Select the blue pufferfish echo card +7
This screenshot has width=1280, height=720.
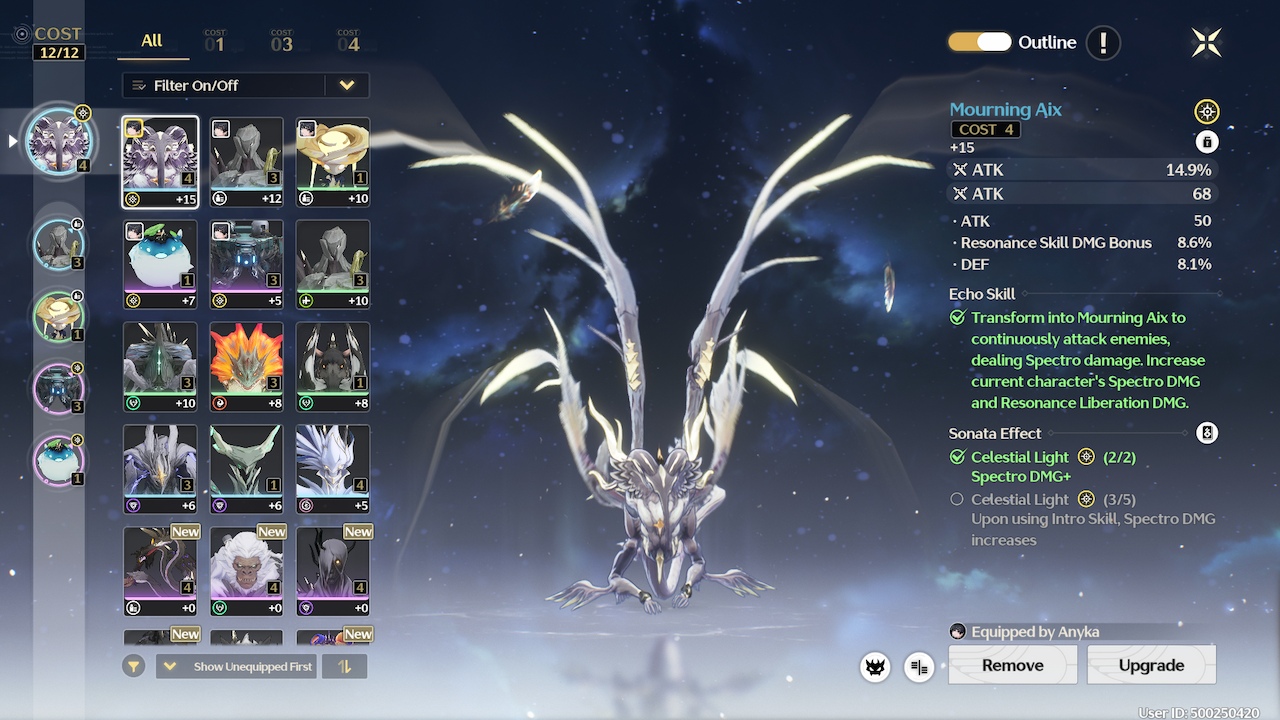pyautogui.click(x=160, y=264)
